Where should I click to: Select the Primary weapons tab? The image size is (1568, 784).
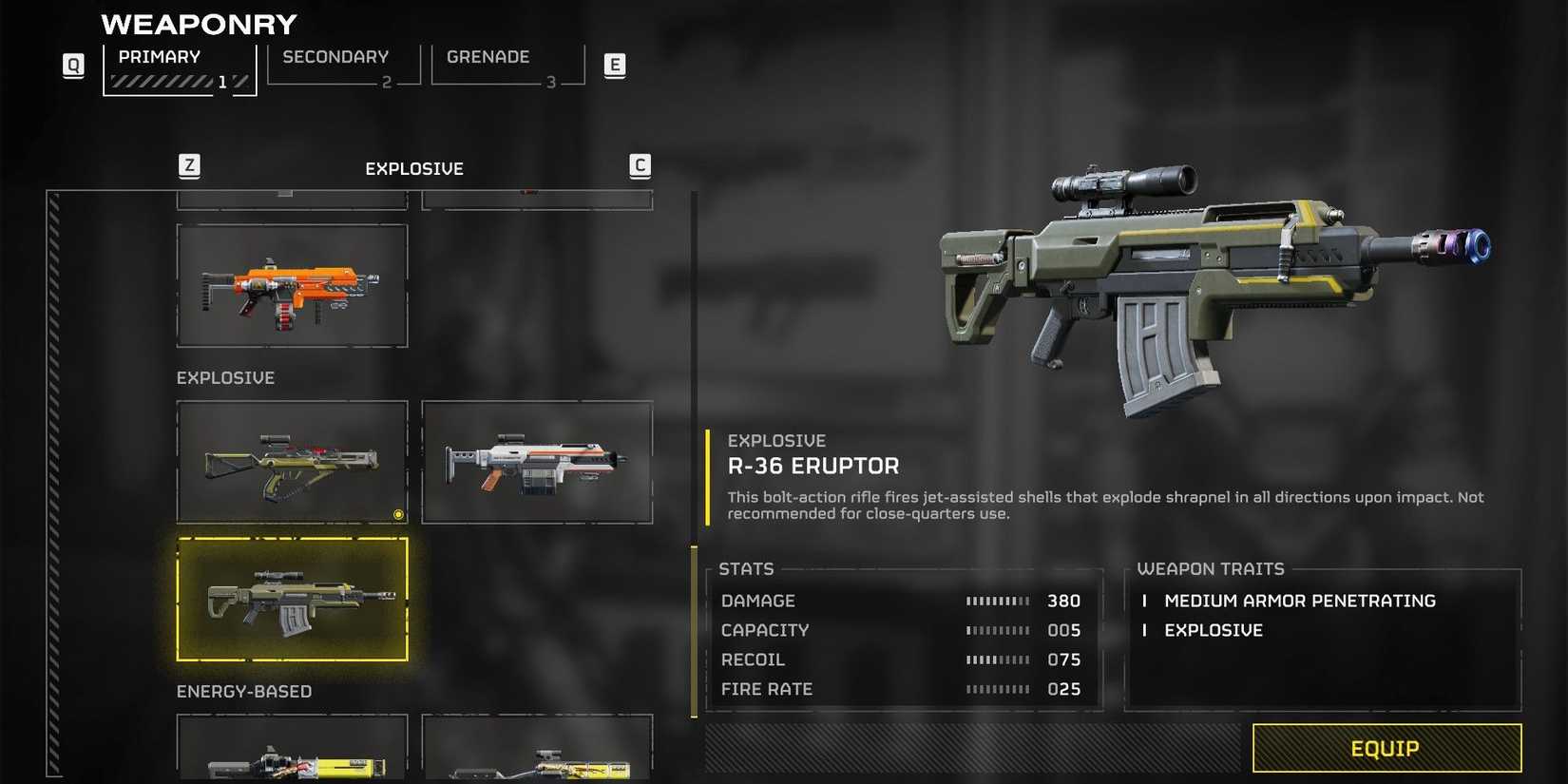tap(179, 68)
